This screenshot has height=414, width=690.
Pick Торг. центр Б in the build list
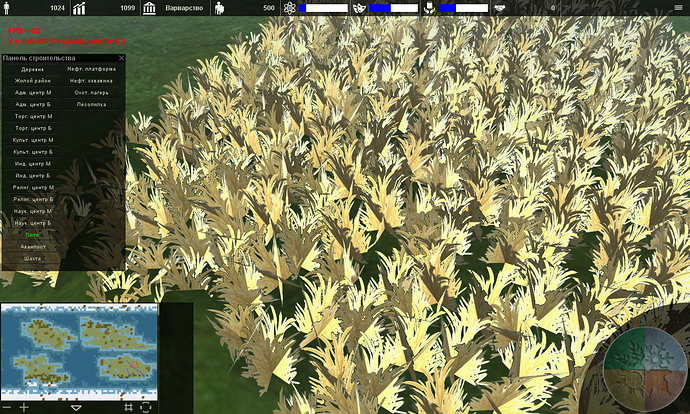33,128
